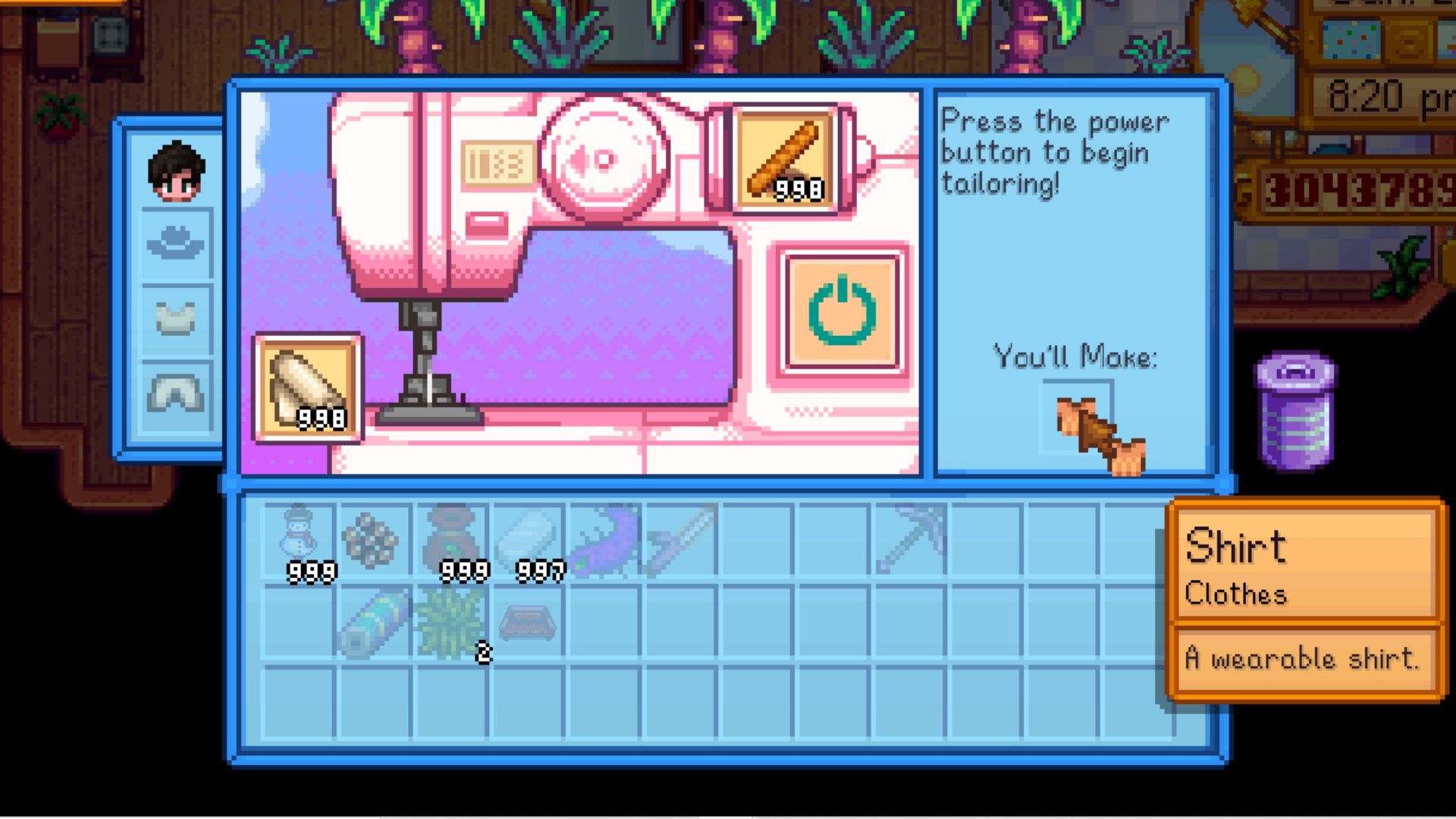Select the cluster of round stones item

click(372, 540)
